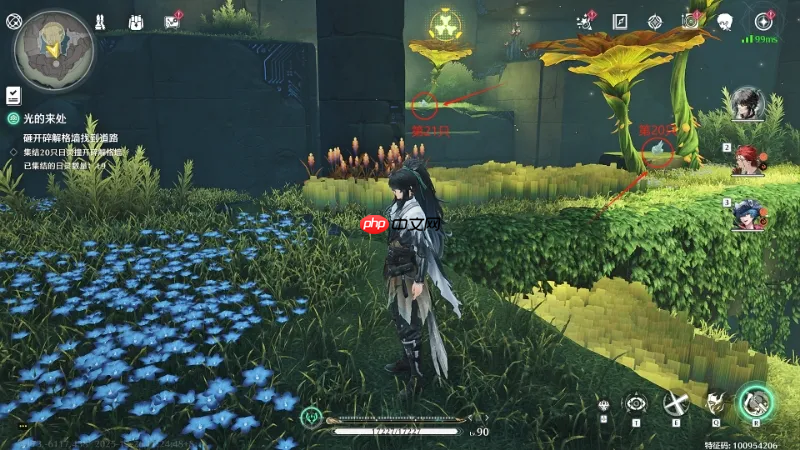
Task: Open the chess-piece icon menu
Action: (101, 21)
